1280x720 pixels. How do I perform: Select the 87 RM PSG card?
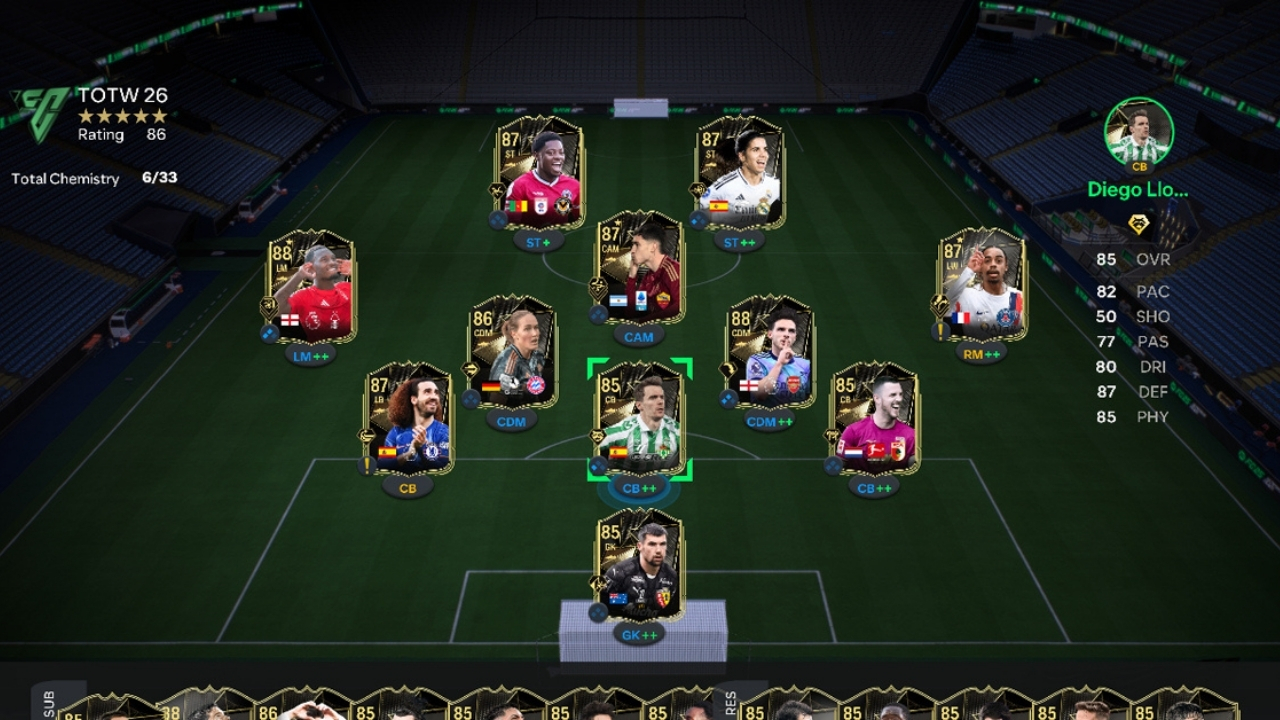pos(982,284)
